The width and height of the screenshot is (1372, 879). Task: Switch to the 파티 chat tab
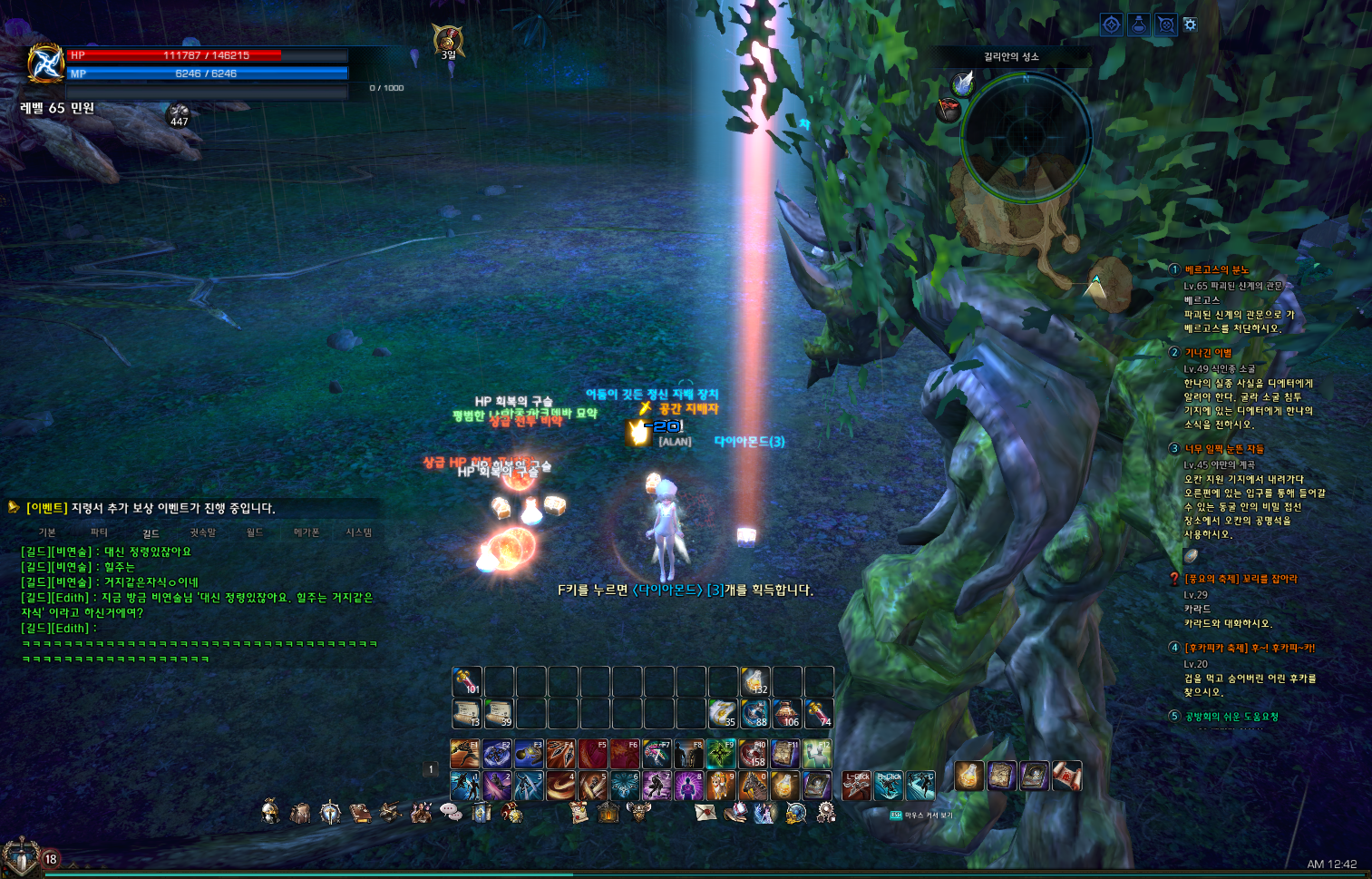coord(99,532)
